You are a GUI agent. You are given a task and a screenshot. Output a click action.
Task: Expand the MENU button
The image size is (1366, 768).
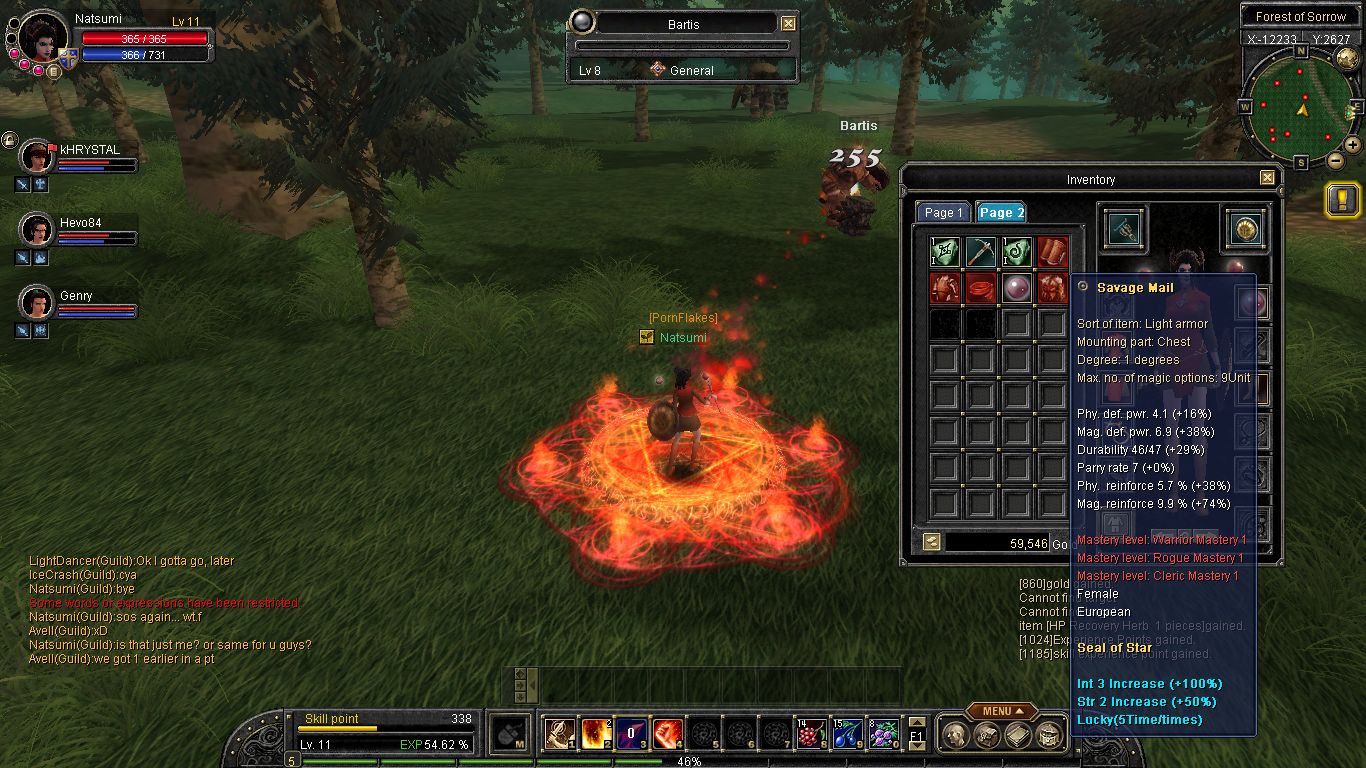1001,711
